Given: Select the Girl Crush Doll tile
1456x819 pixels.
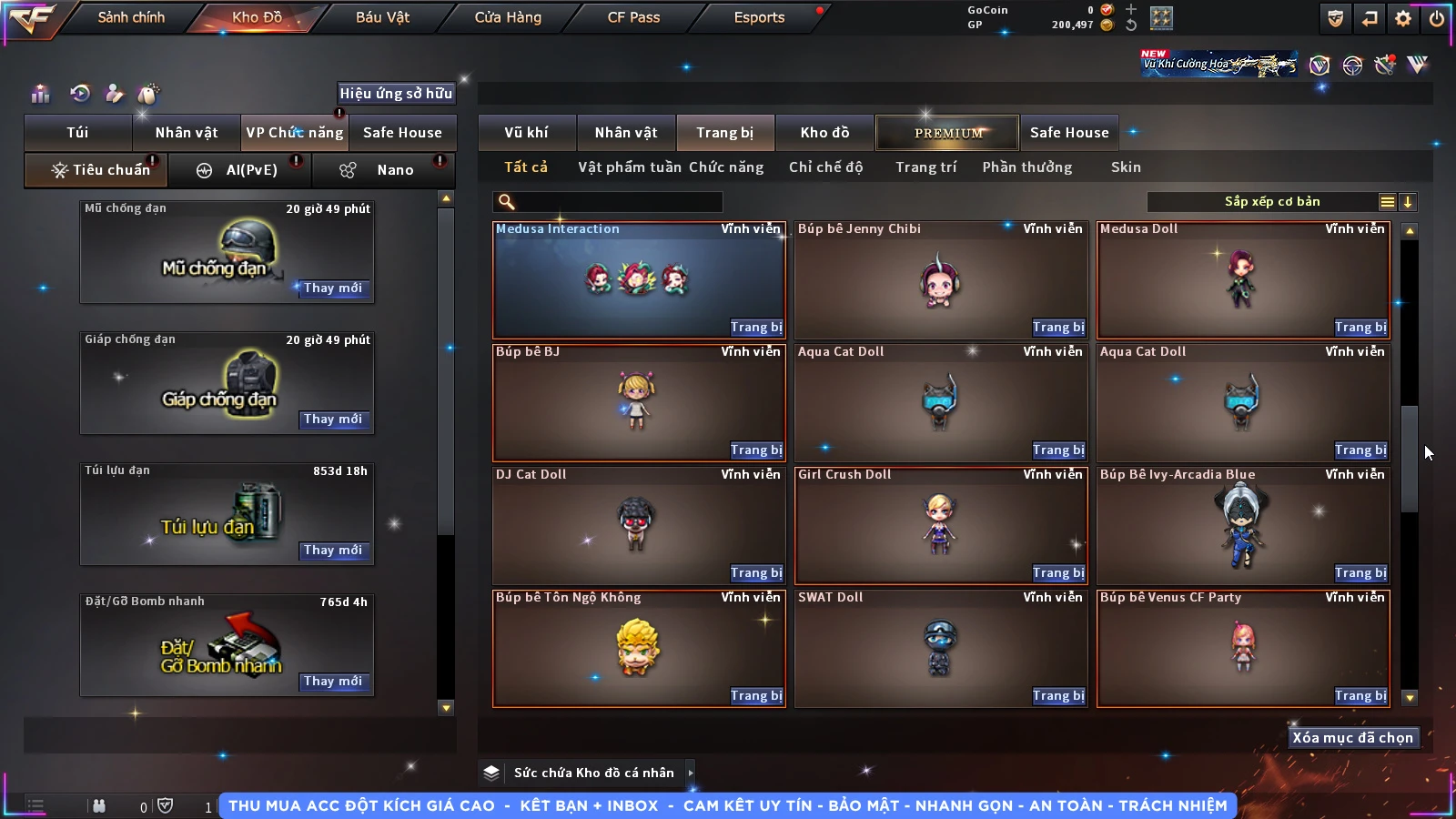Looking at the screenshot, I should [940, 525].
